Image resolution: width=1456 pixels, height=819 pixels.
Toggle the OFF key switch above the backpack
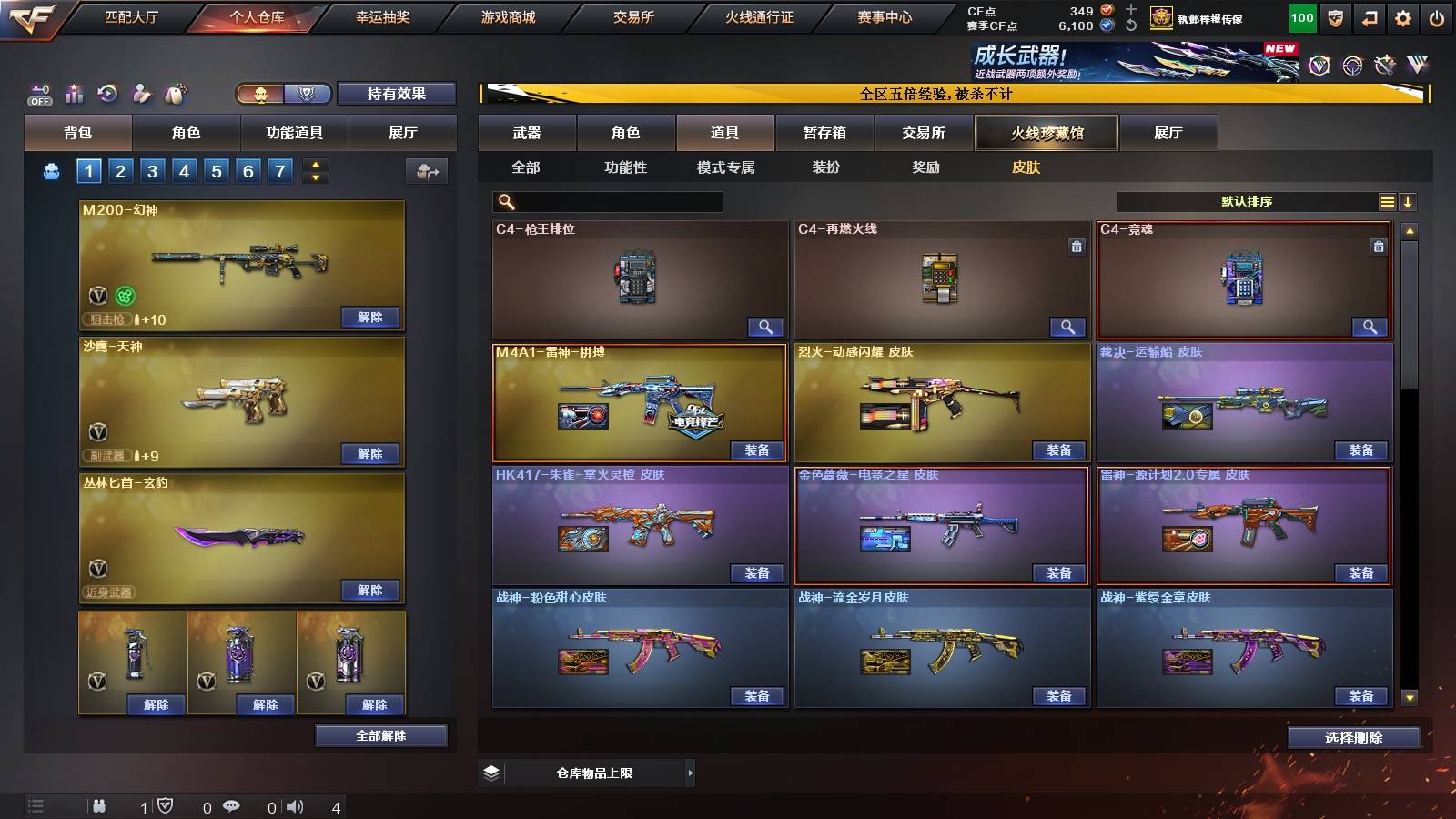pyautogui.click(x=39, y=94)
